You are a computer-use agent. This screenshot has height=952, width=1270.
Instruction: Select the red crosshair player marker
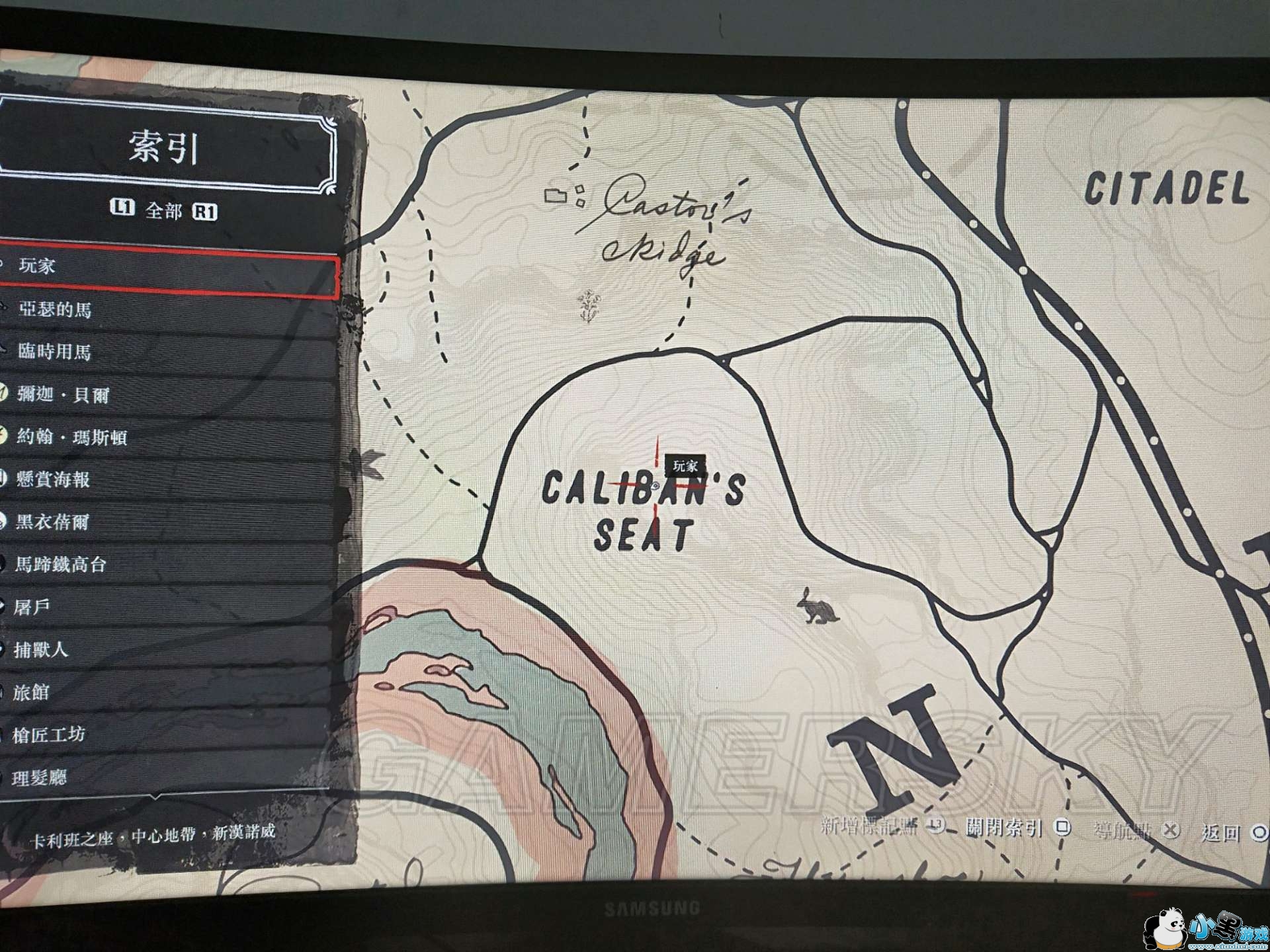(656, 486)
